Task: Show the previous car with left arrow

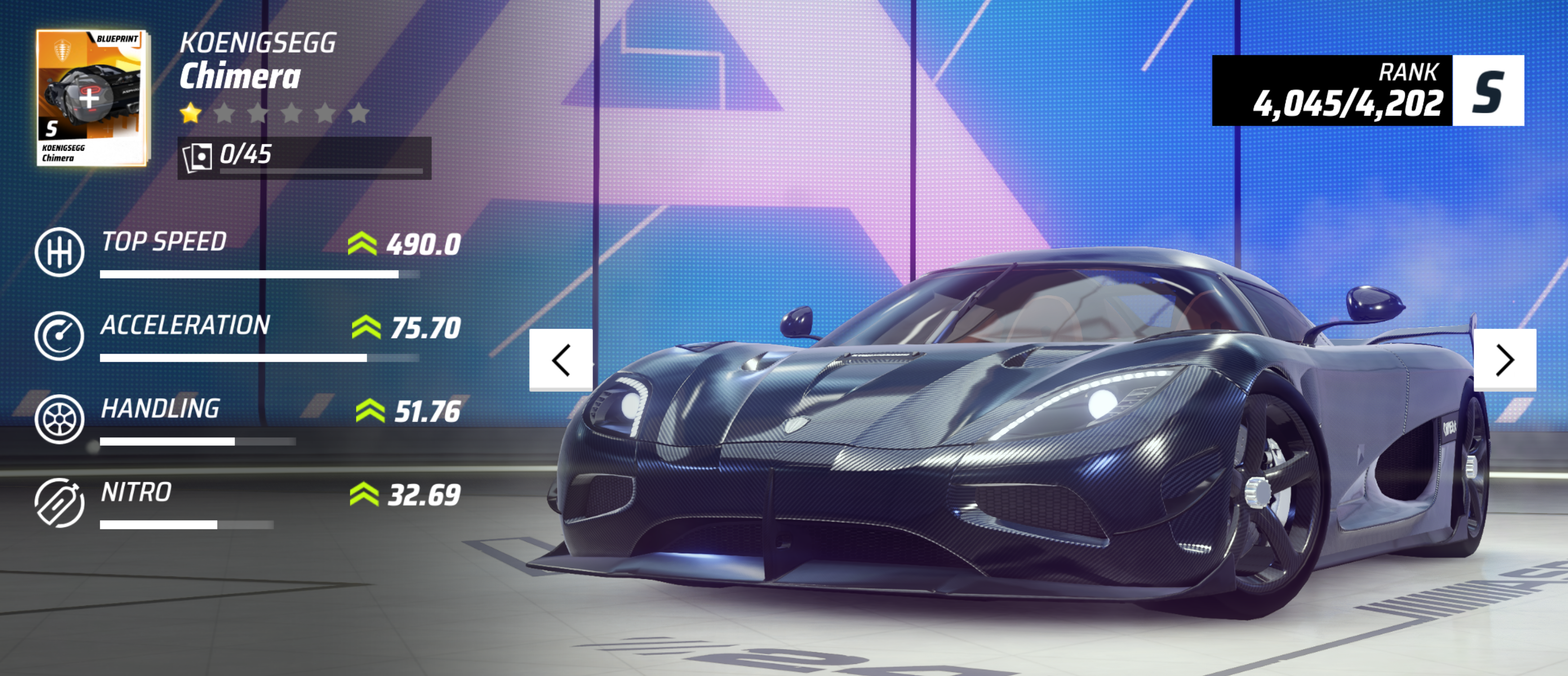Action: click(x=560, y=360)
